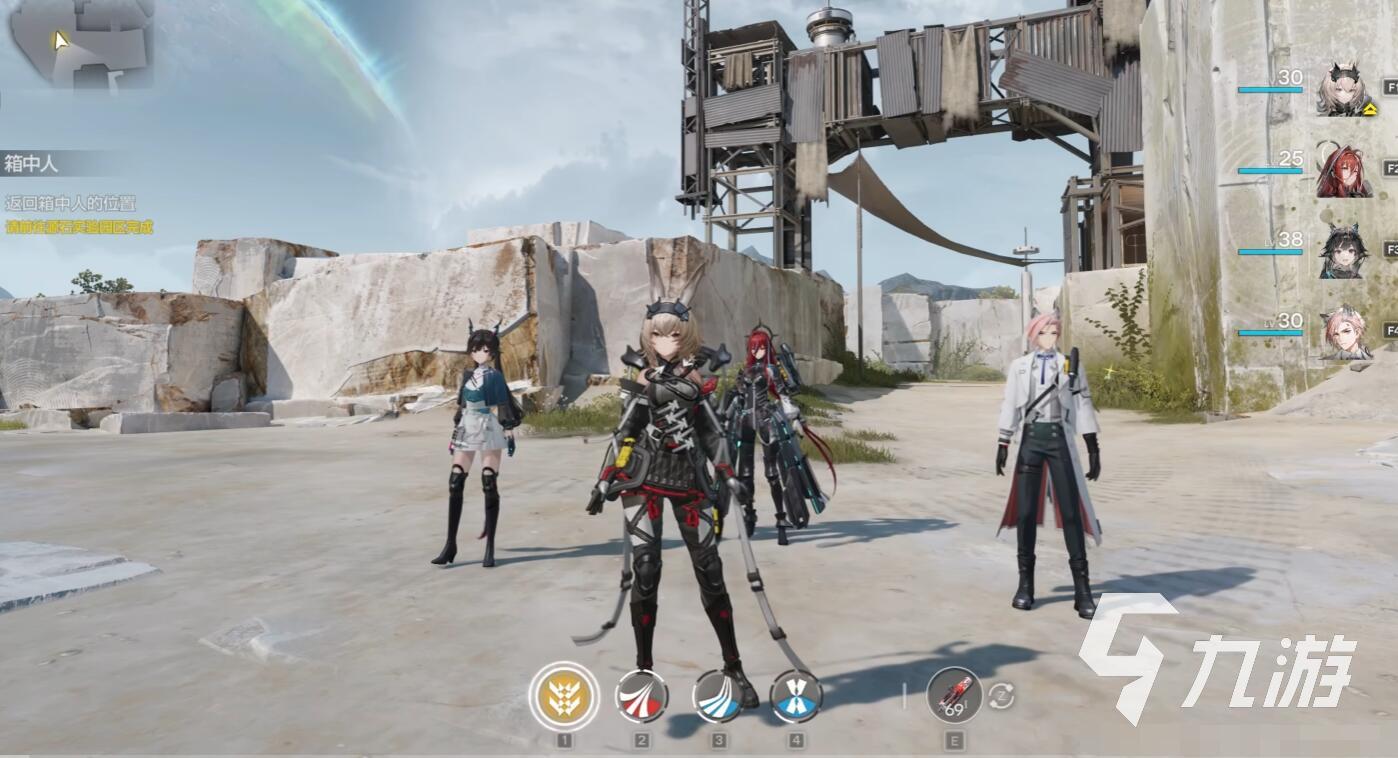This screenshot has width=1398, height=758.
Task: Activate the blue hourglass-shaped skill
Action: tap(796, 696)
